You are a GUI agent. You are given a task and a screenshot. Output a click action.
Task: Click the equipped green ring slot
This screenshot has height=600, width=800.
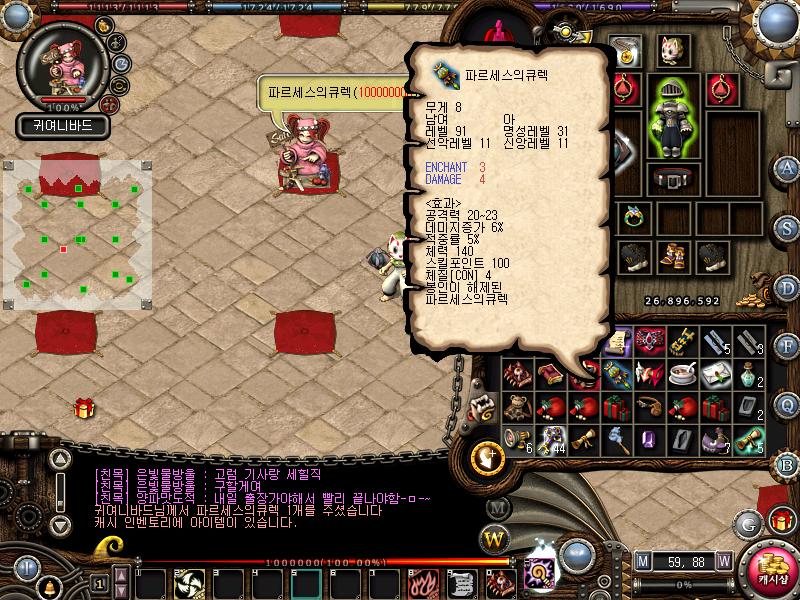click(x=634, y=215)
